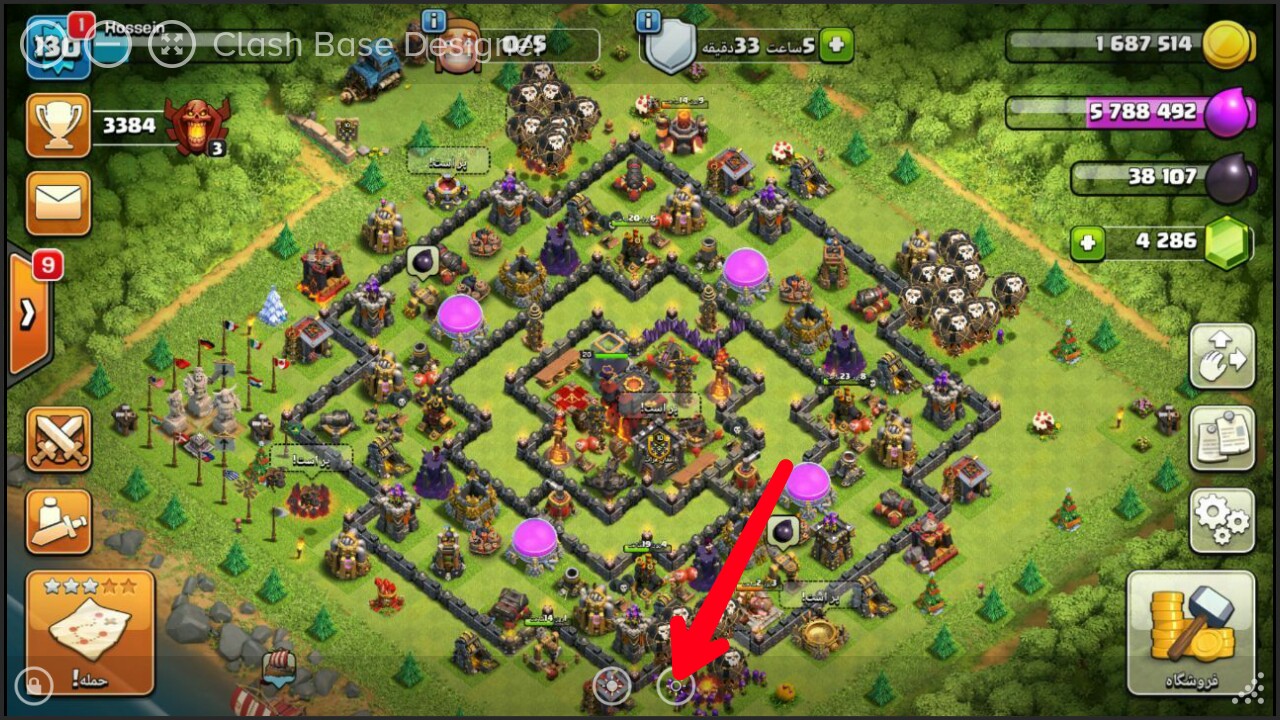Viewport: 1280px width, 720px height.
Task: Open the trophy league button
Action: [x=58, y=125]
